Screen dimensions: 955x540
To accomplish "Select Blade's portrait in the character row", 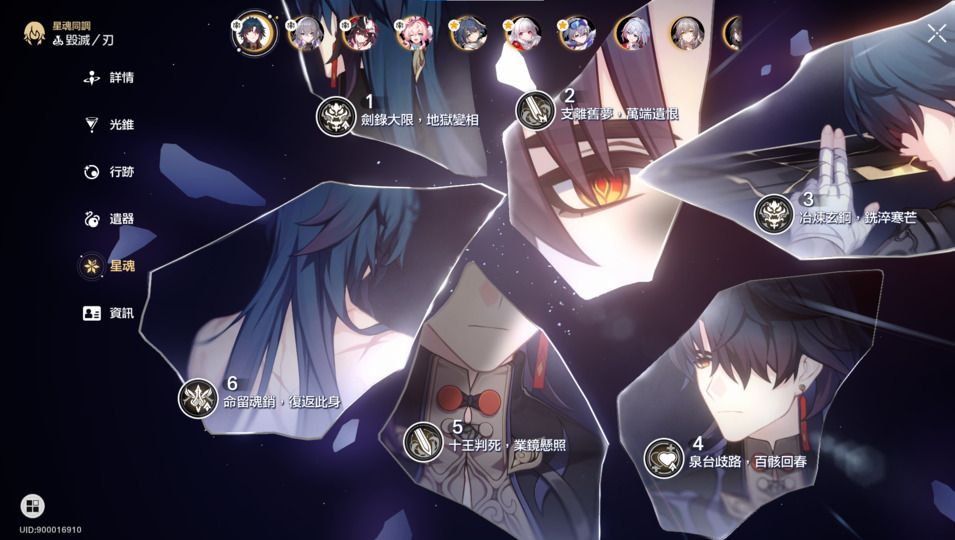I will (254, 33).
